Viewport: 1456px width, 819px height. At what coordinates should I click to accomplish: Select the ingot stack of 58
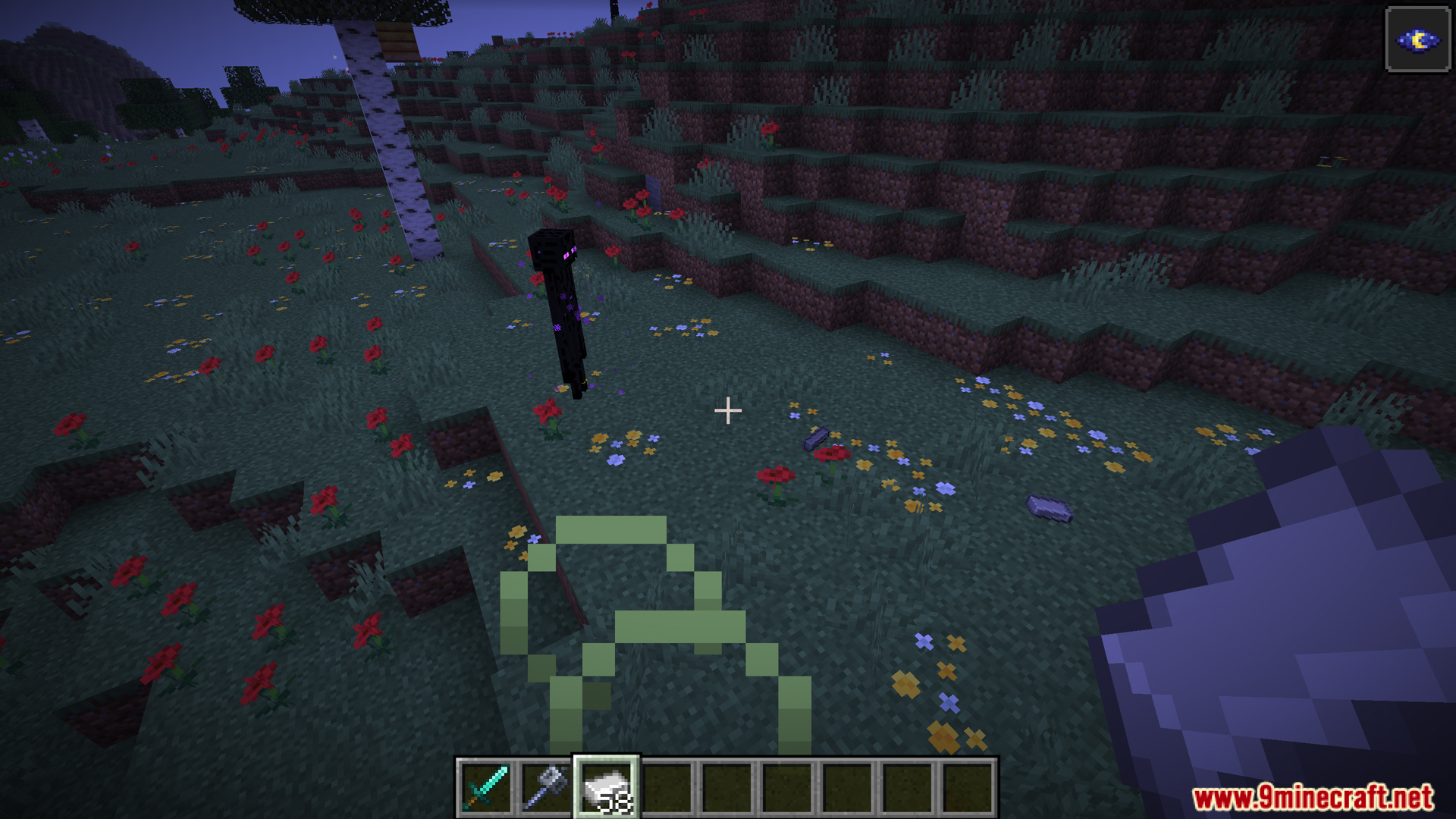607,788
